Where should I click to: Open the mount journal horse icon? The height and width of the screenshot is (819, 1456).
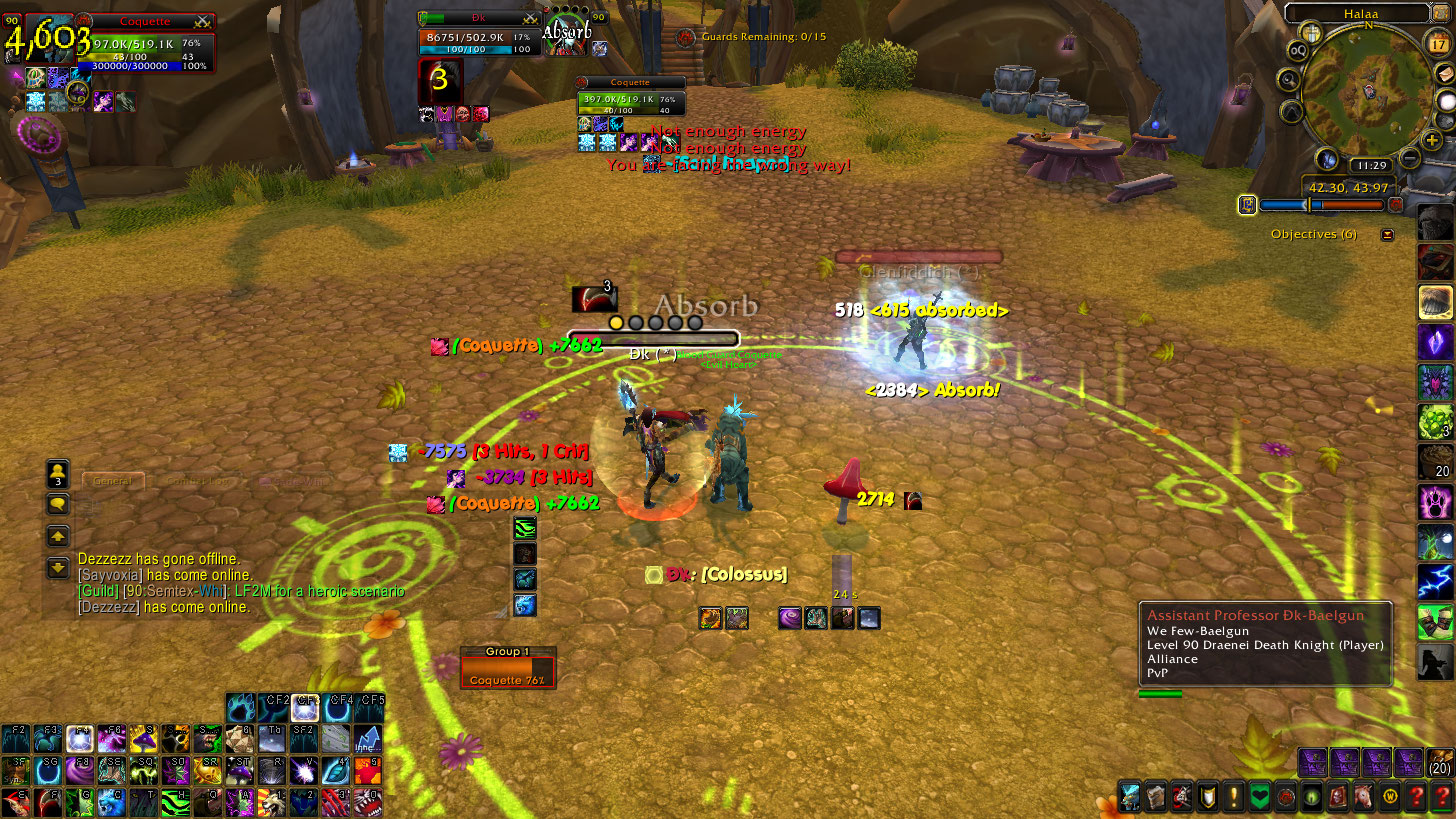(1362, 796)
